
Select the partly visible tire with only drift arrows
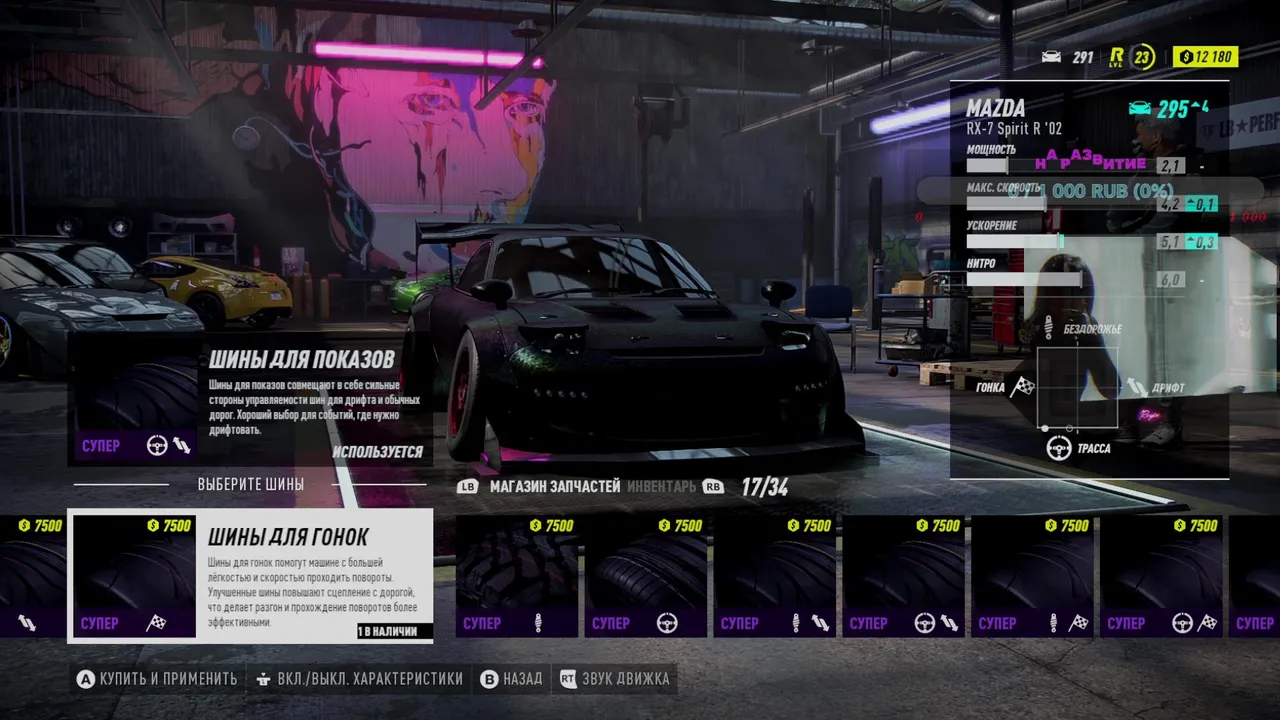click(30, 575)
